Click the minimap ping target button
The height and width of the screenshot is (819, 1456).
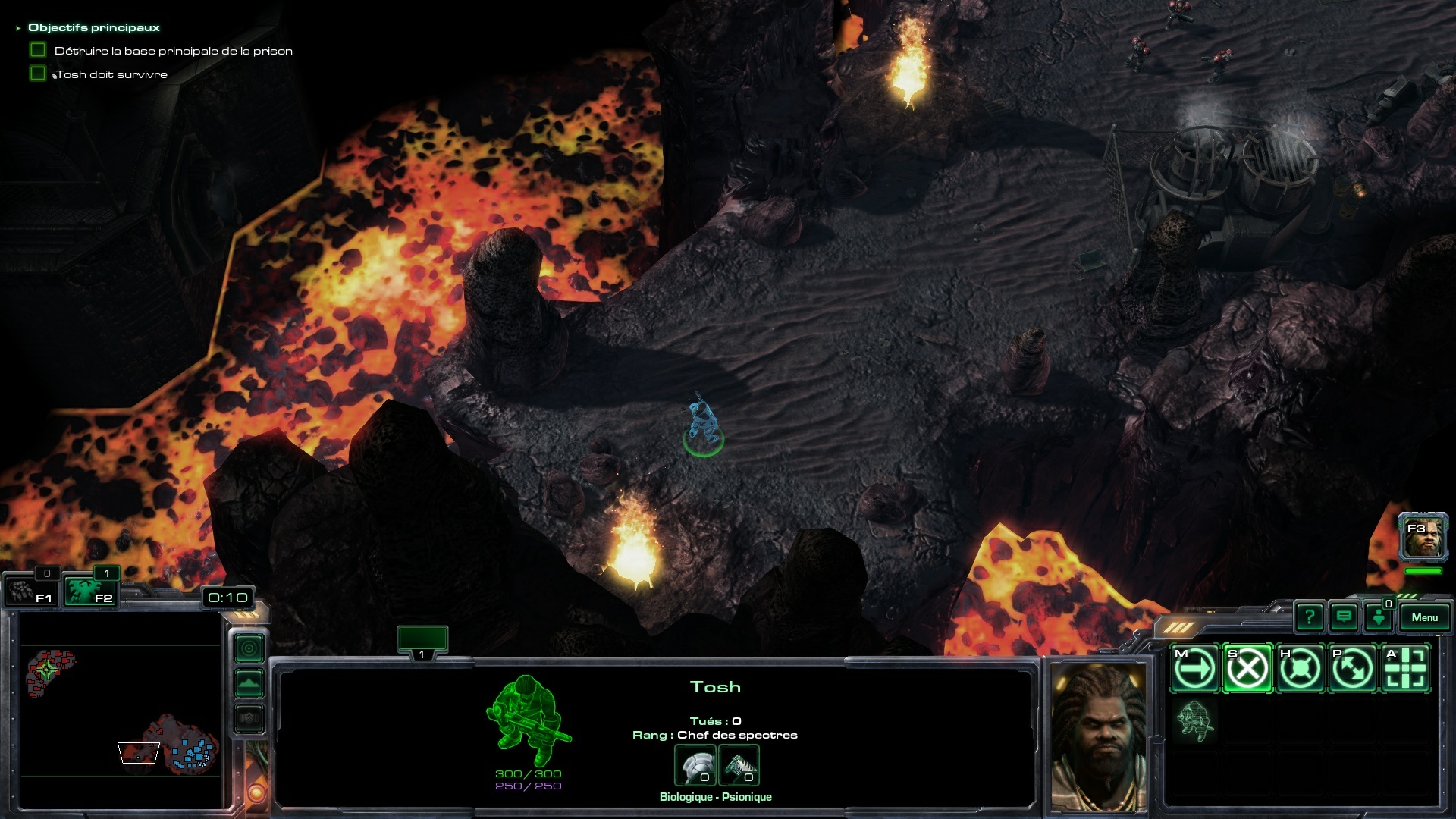pyautogui.click(x=249, y=648)
